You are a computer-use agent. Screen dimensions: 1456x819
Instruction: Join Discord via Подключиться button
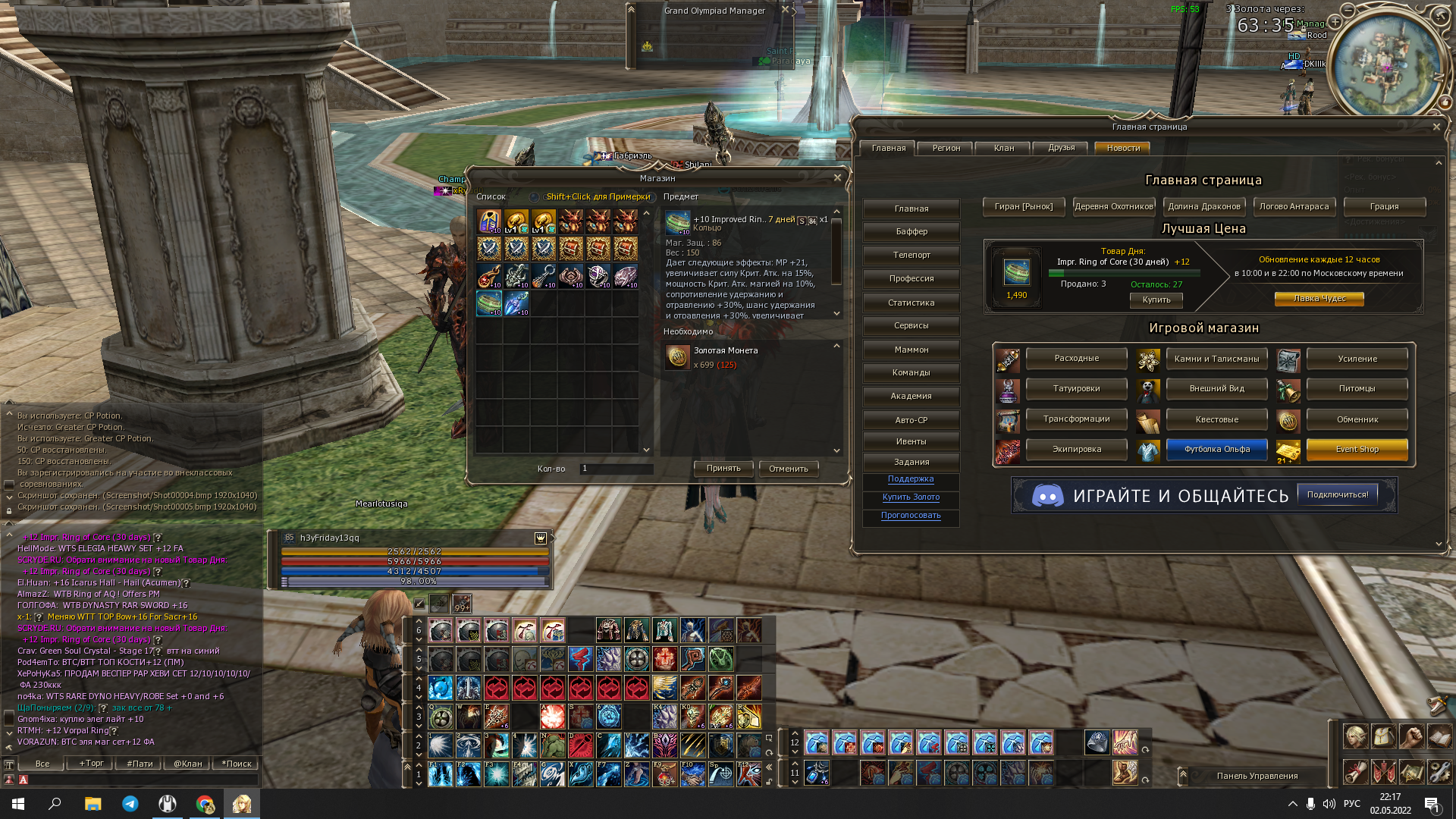(x=1337, y=494)
